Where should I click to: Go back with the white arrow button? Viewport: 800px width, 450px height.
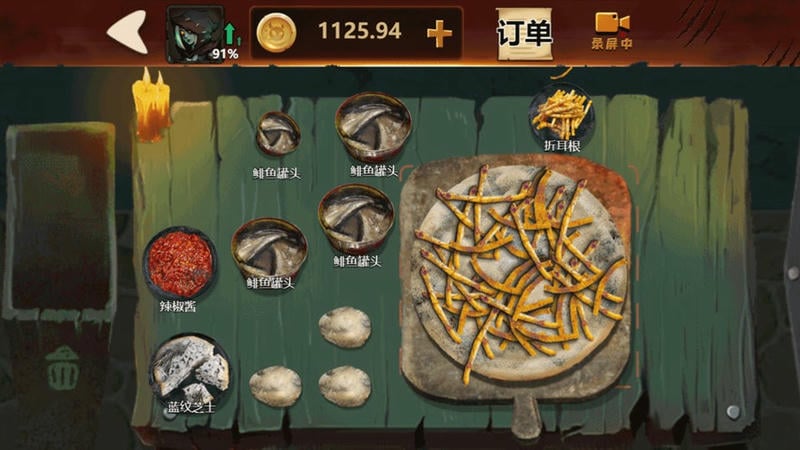point(128,33)
